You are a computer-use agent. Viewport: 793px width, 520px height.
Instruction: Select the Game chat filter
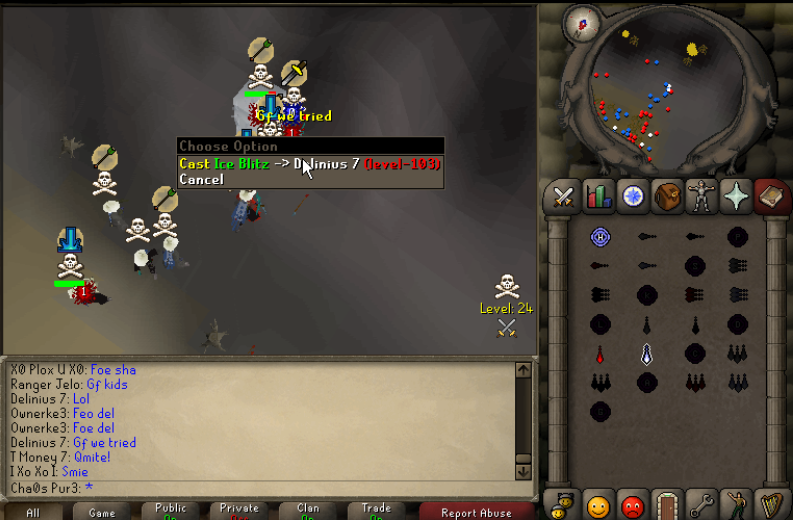pos(102,512)
